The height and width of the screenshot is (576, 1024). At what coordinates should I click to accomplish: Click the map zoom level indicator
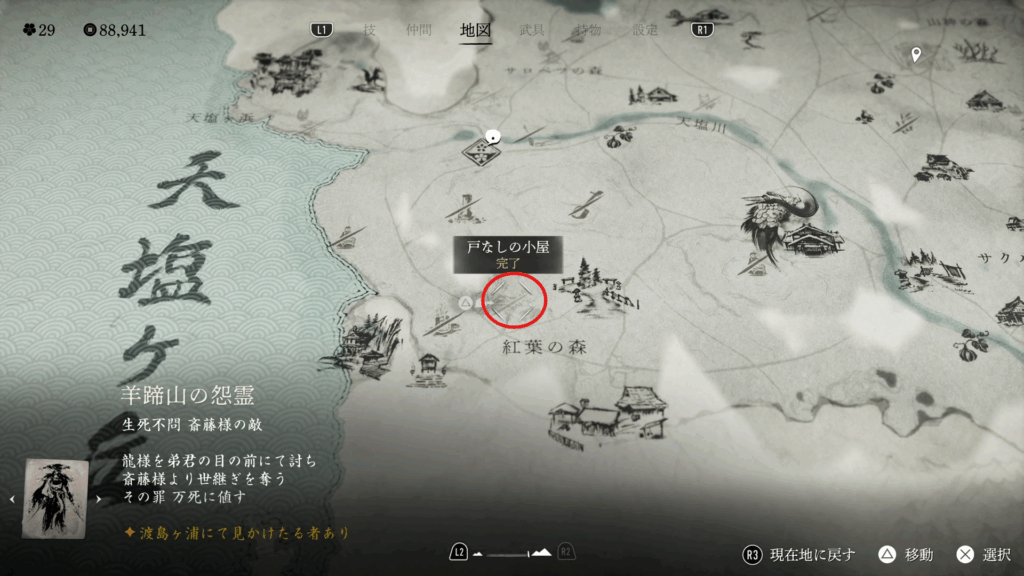pyautogui.click(x=512, y=552)
